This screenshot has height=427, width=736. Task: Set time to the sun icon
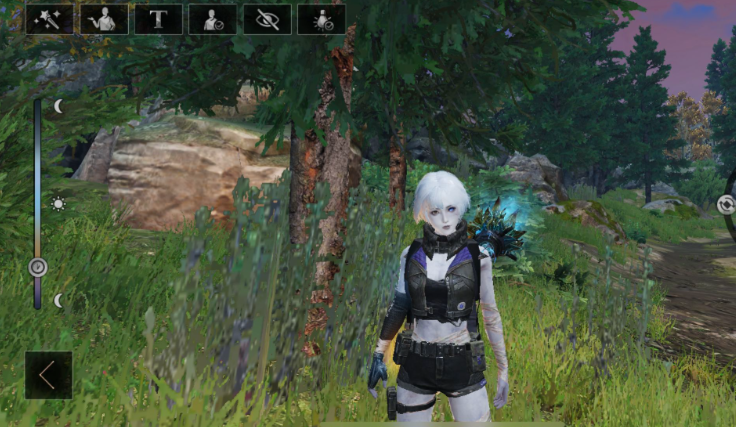pos(58,204)
